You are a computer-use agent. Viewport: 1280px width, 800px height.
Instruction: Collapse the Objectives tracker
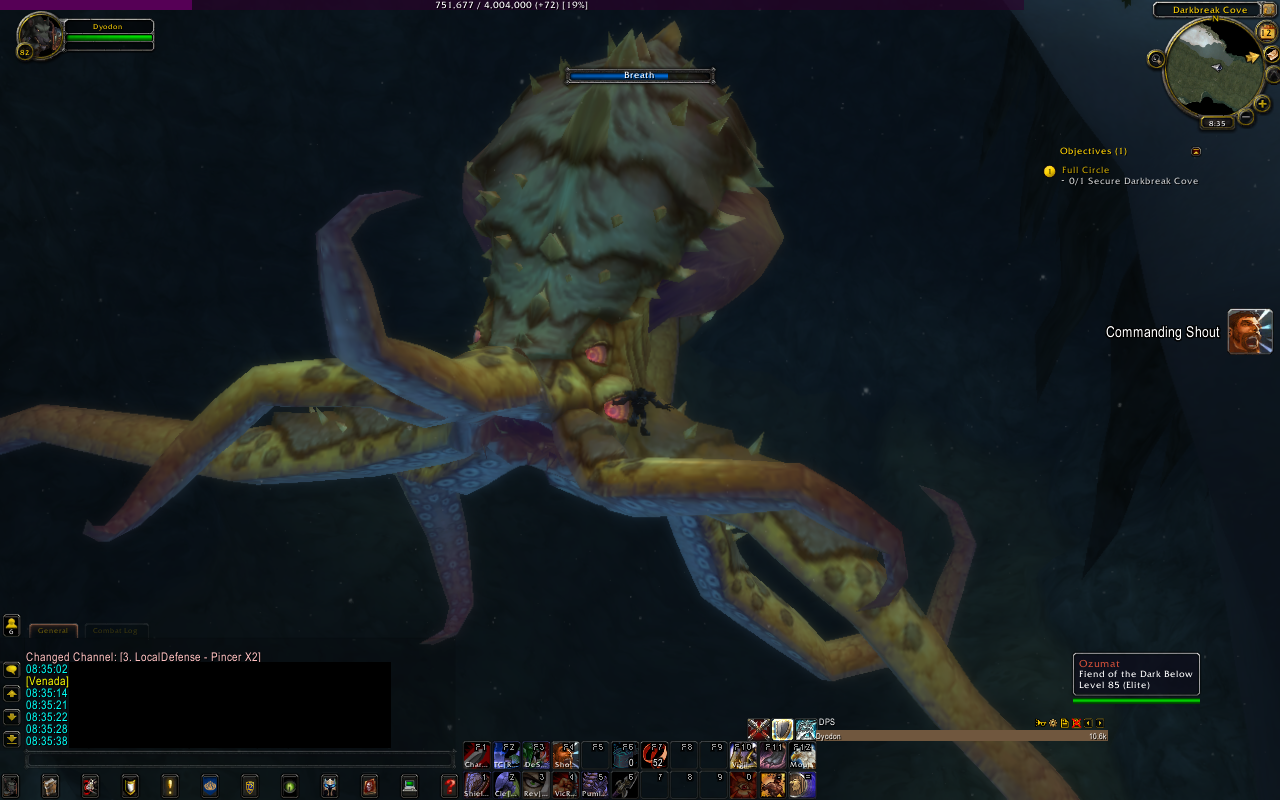click(x=1196, y=152)
